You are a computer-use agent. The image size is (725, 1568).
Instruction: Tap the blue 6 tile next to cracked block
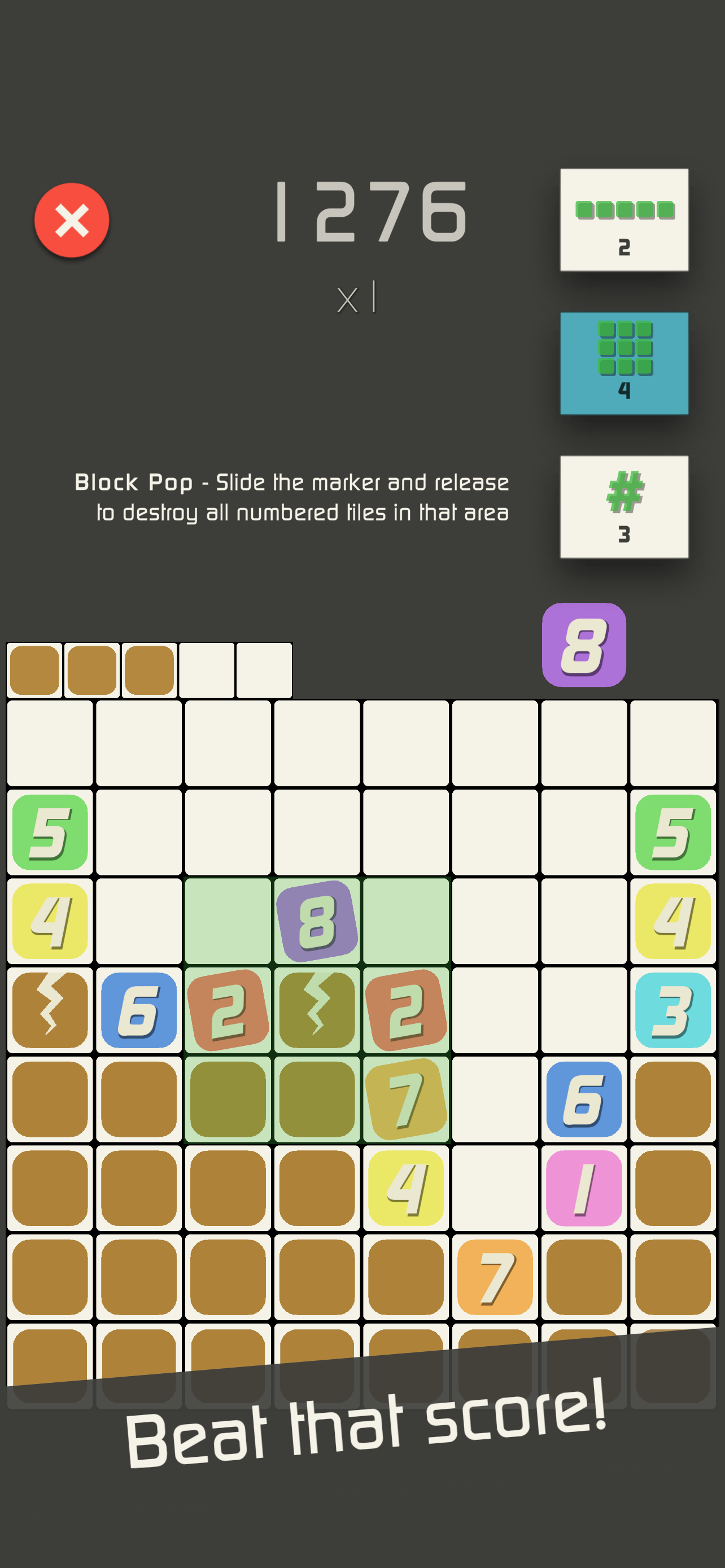139,1009
